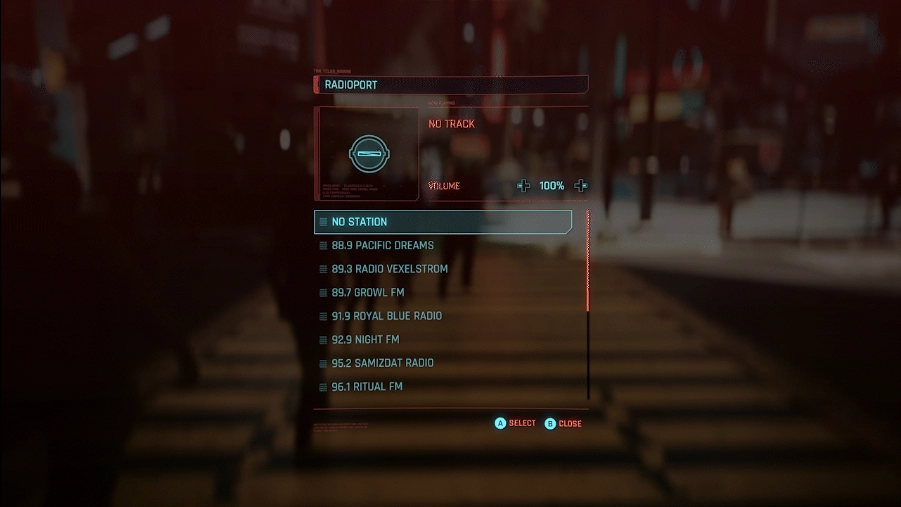Viewport: 901px width, 507px height.
Task: Select the No Station entry
Action: 442,222
